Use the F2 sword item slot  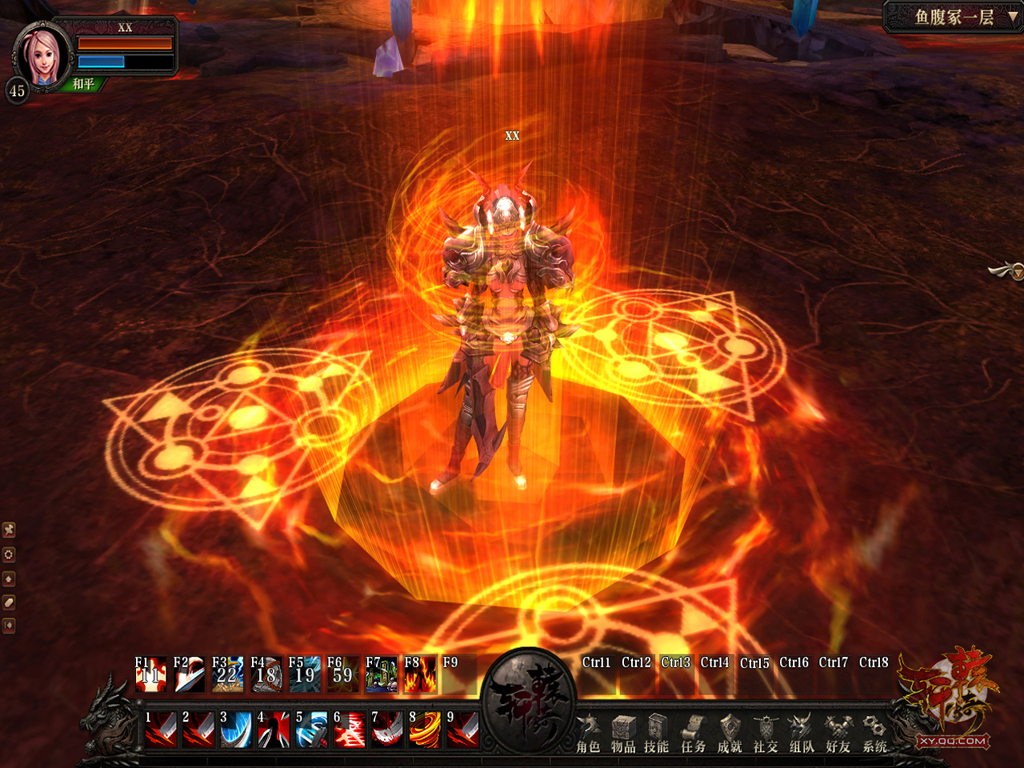click(x=190, y=675)
